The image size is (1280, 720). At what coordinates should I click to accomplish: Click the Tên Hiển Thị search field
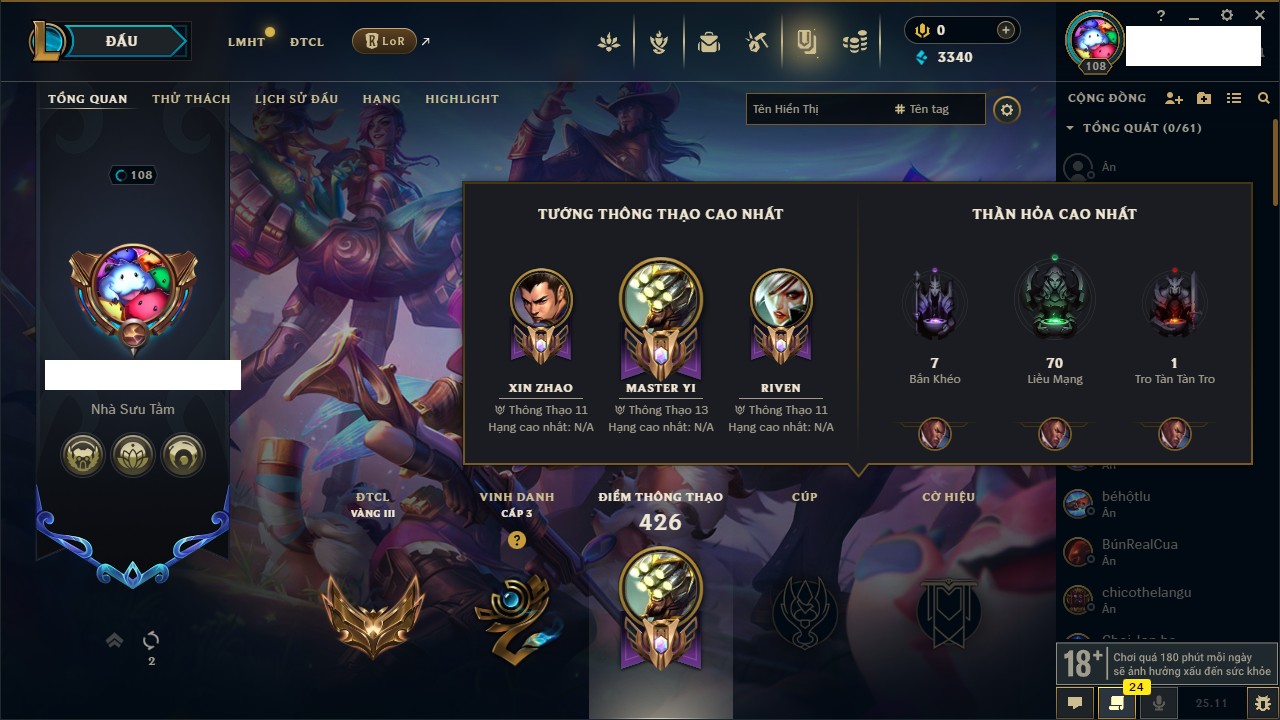pyautogui.click(x=815, y=109)
